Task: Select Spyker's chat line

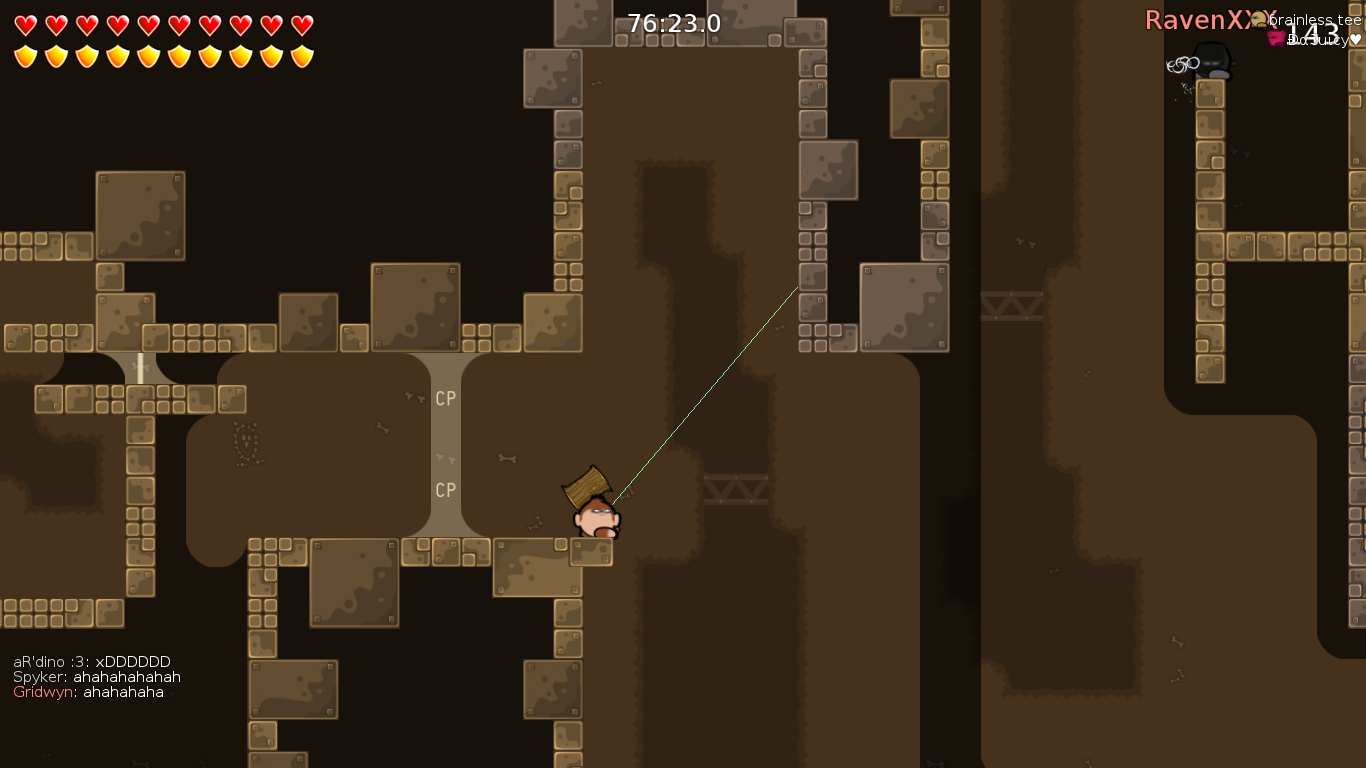Action: pyautogui.click(x=96, y=676)
